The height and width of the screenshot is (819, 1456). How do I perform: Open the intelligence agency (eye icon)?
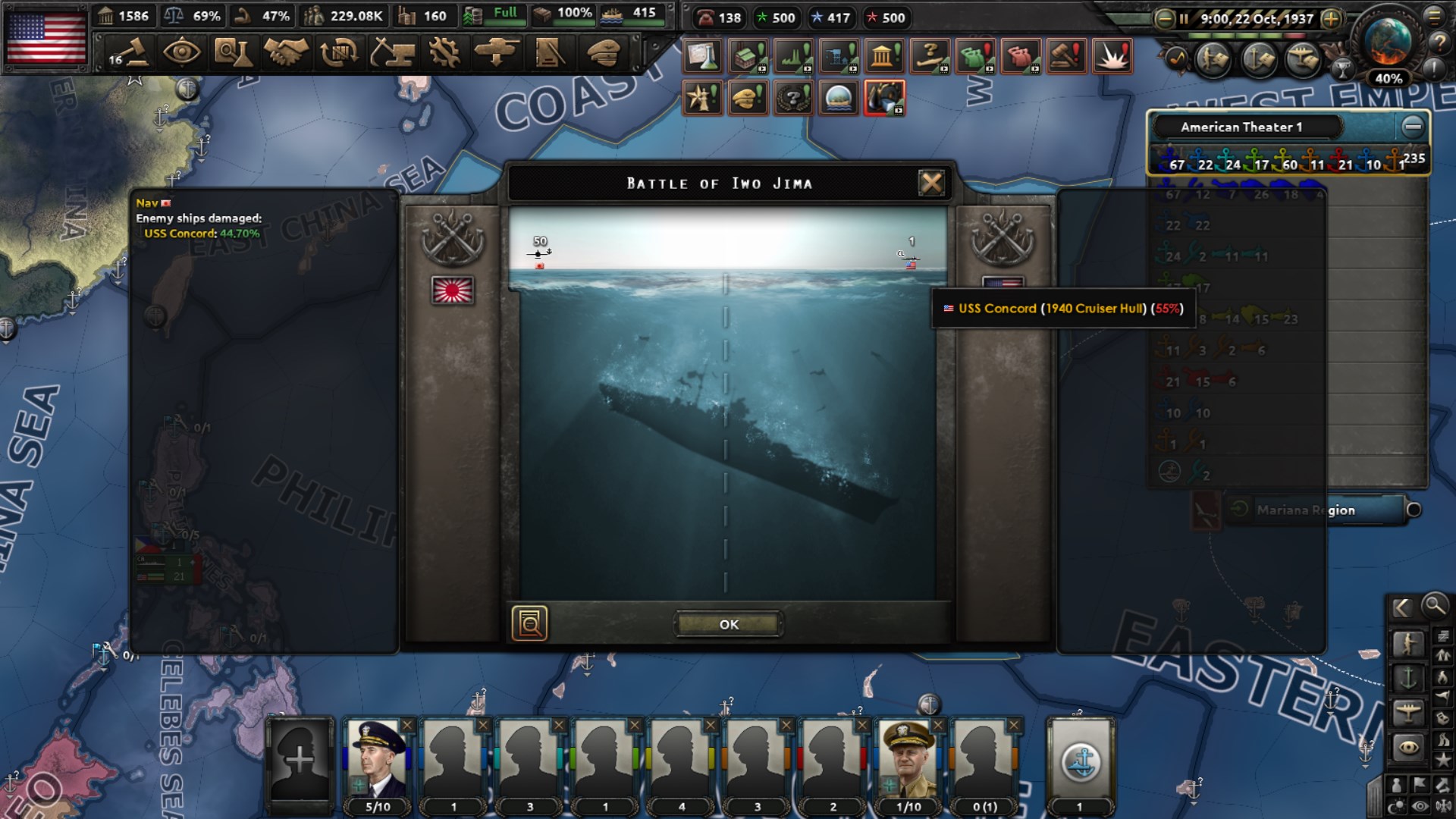(x=181, y=55)
